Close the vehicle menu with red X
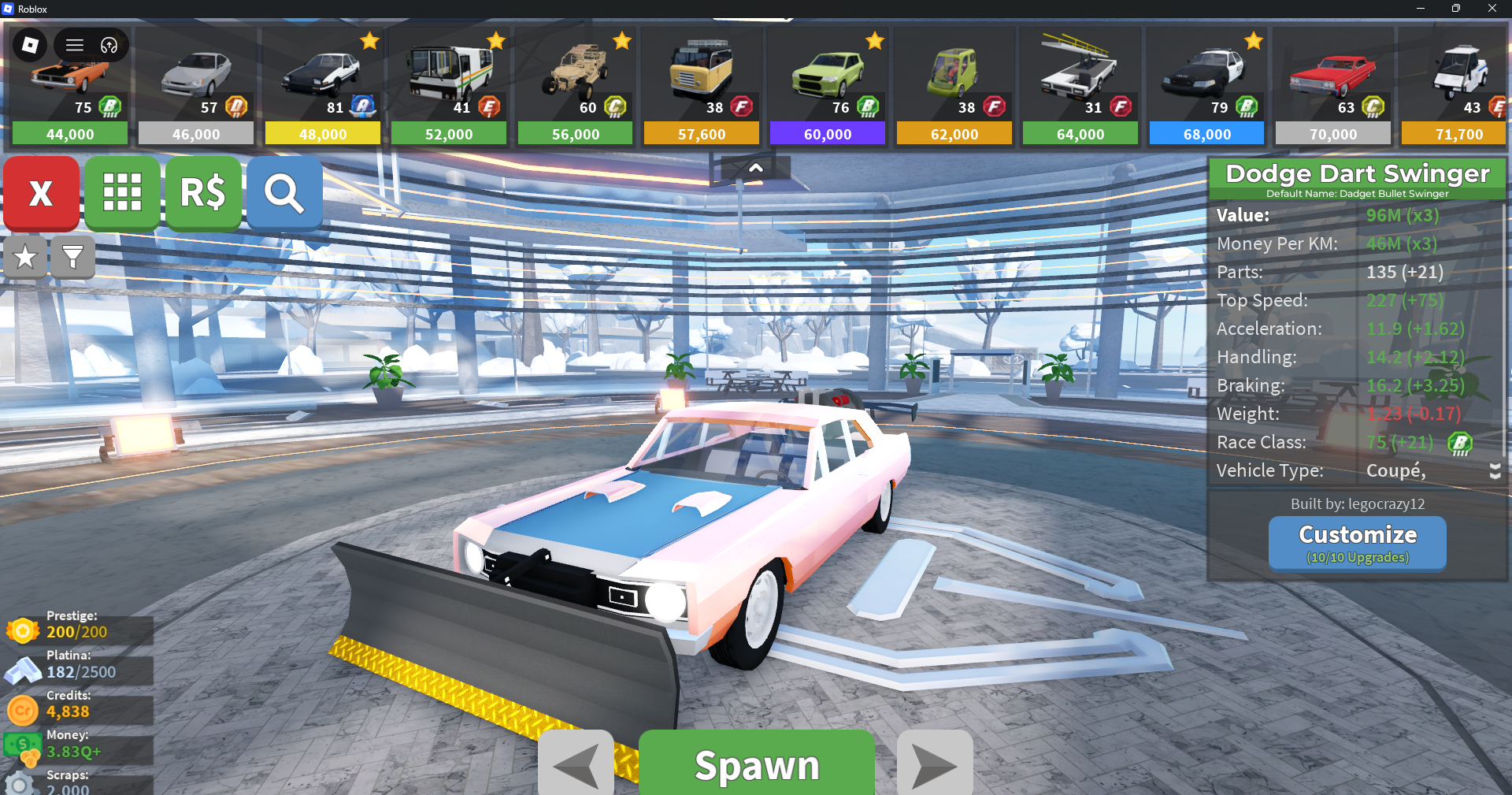The height and width of the screenshot is (795, 1512). click(41, 193)
